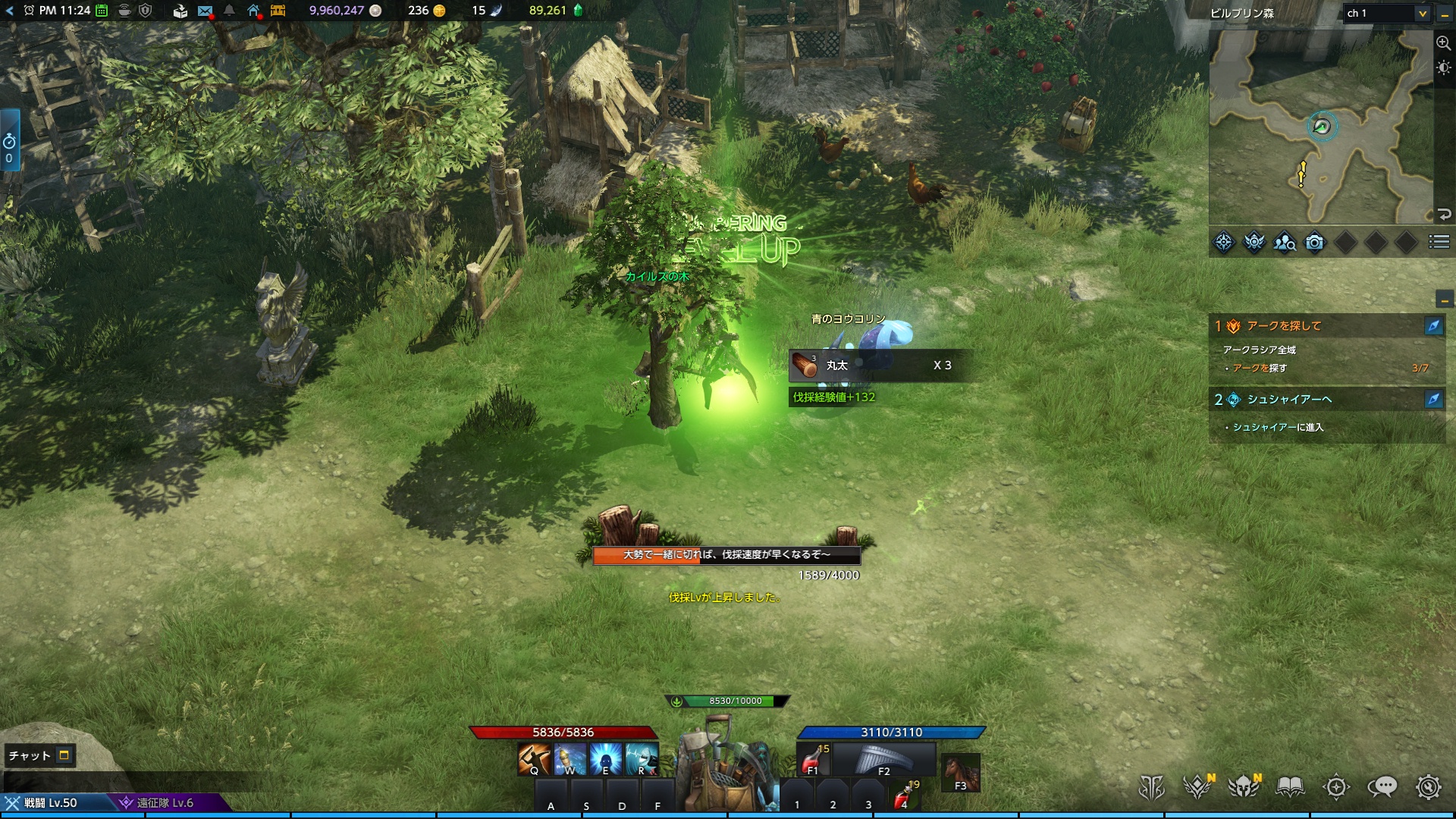Activate the Q logging skill icon
The image size is (1456, 819).
tap(534, 759)
